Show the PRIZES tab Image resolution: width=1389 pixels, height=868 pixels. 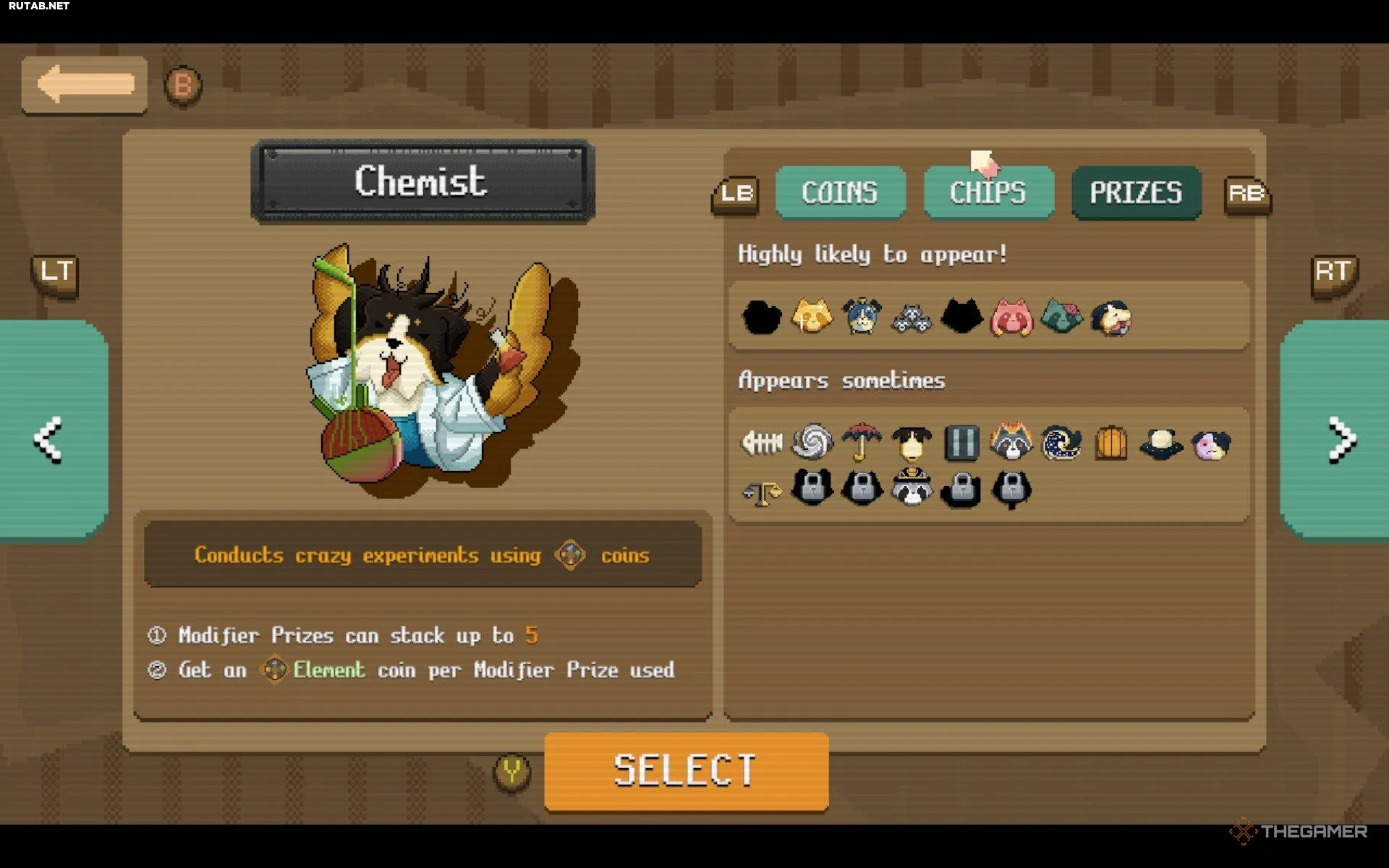[1136, 192]
